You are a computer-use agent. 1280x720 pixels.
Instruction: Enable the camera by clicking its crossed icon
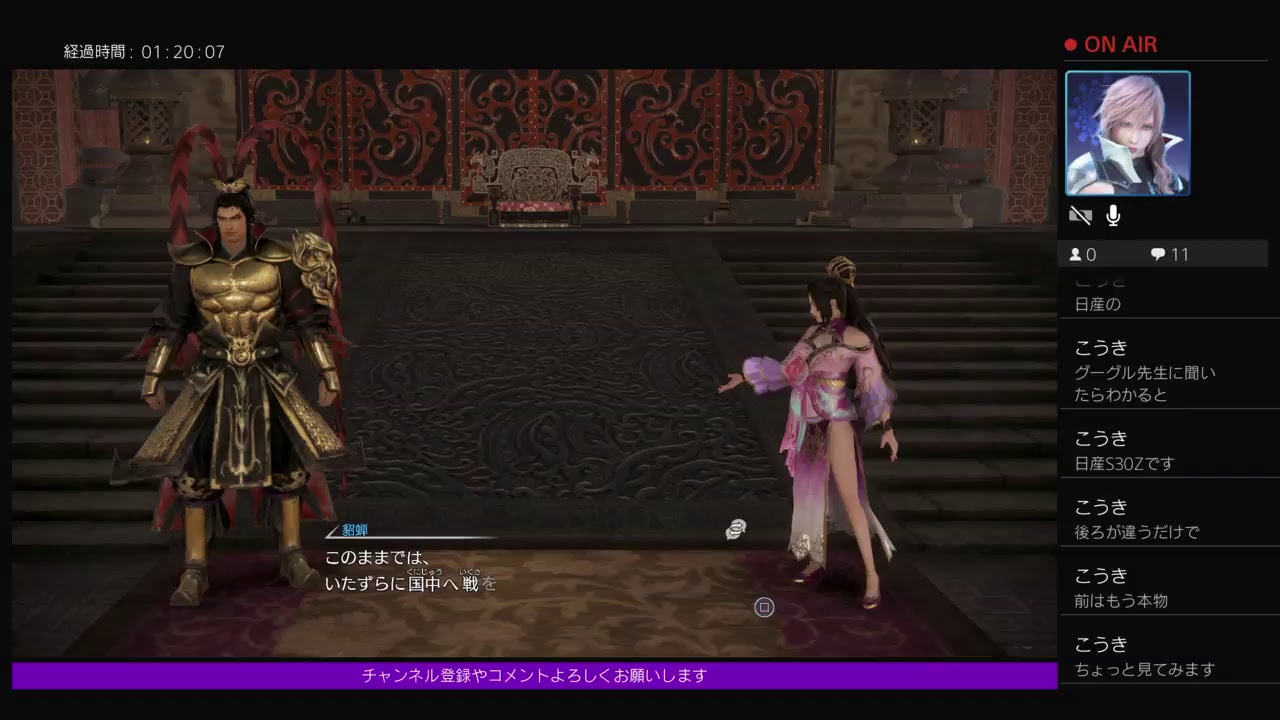(x=1080, y=215)
